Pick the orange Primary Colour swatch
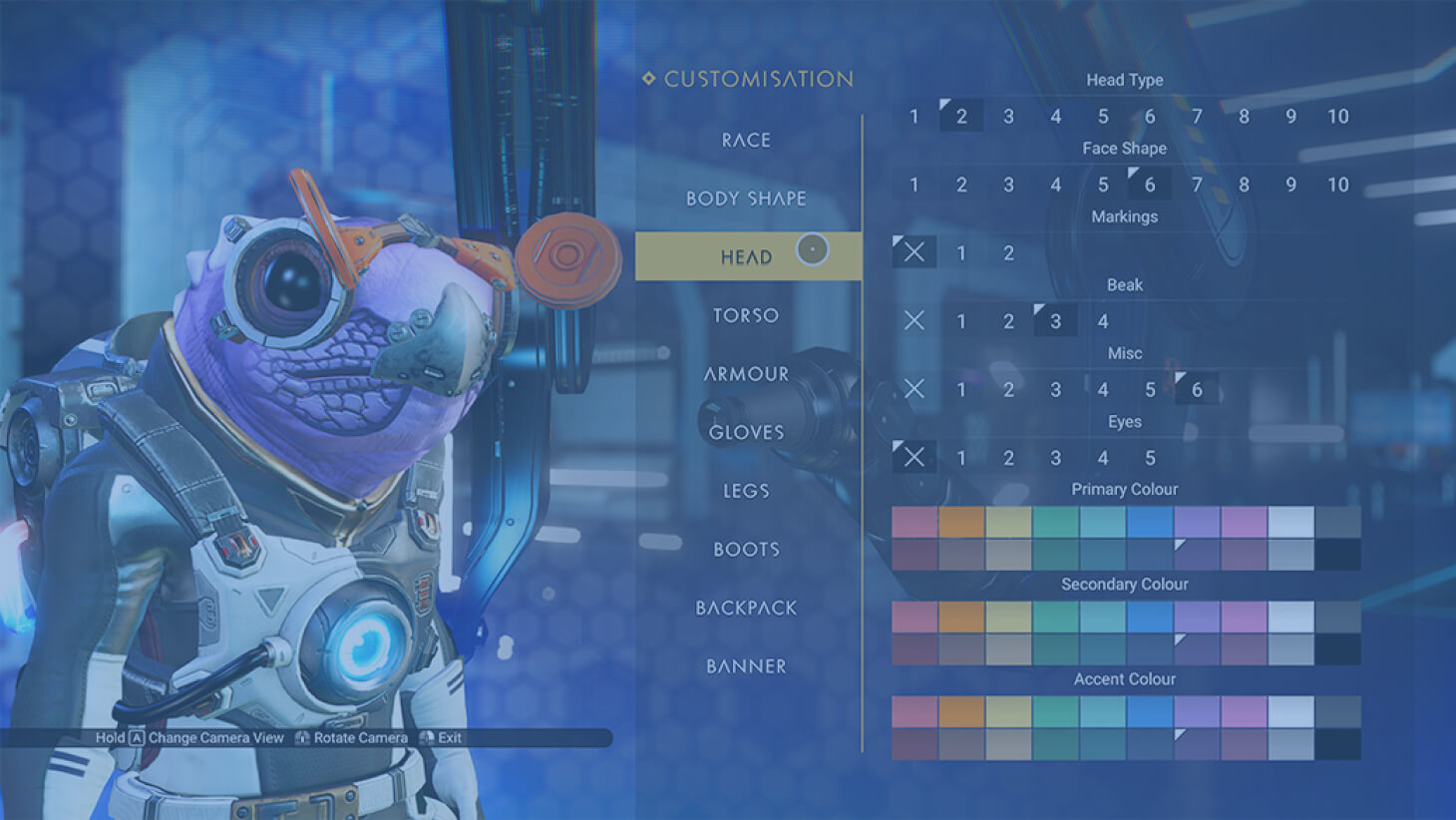 (x=961, y=522)
